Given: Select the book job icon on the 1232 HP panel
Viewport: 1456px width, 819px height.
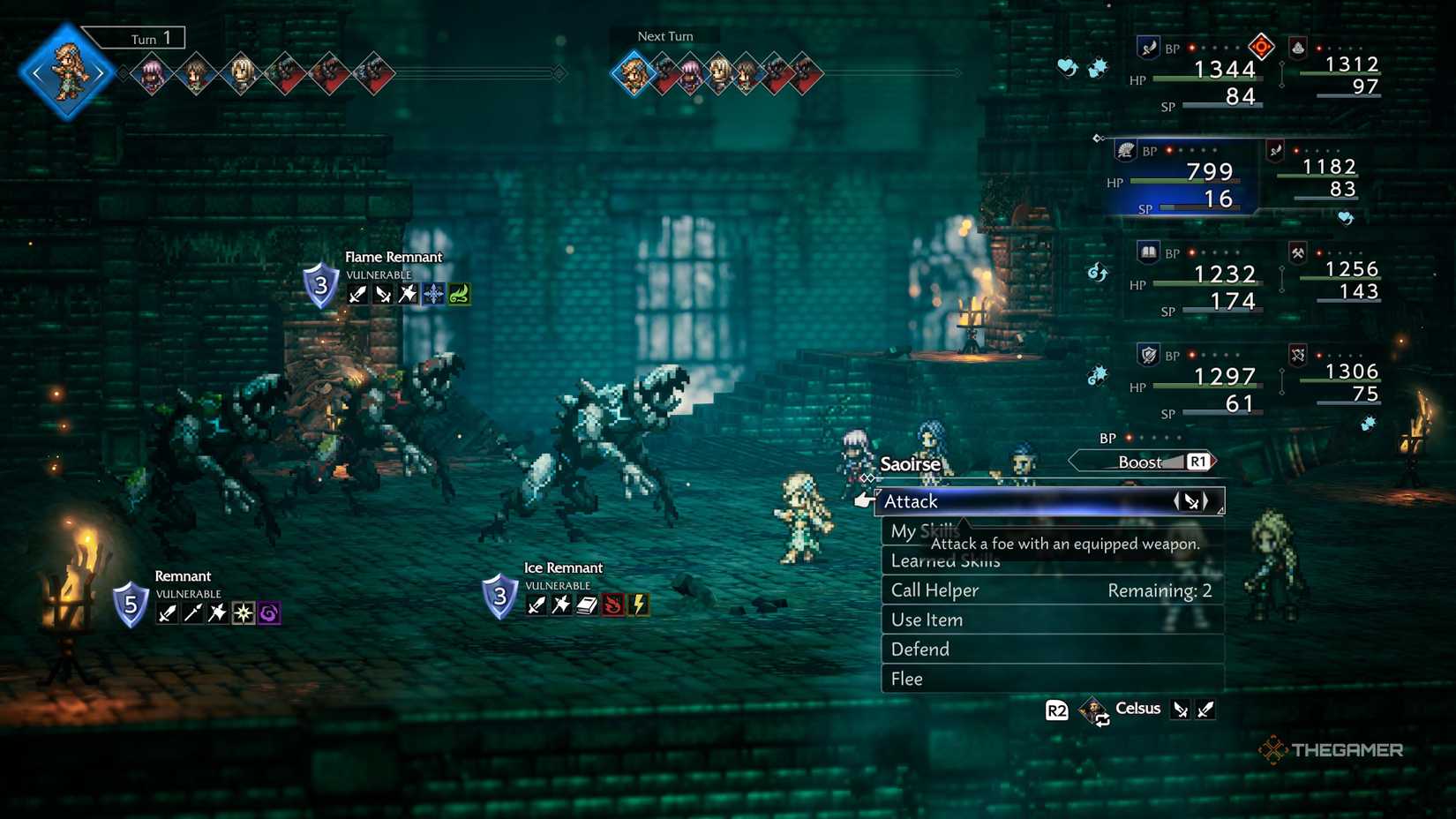Looking at the screenshot, I should click(1147, 252).
